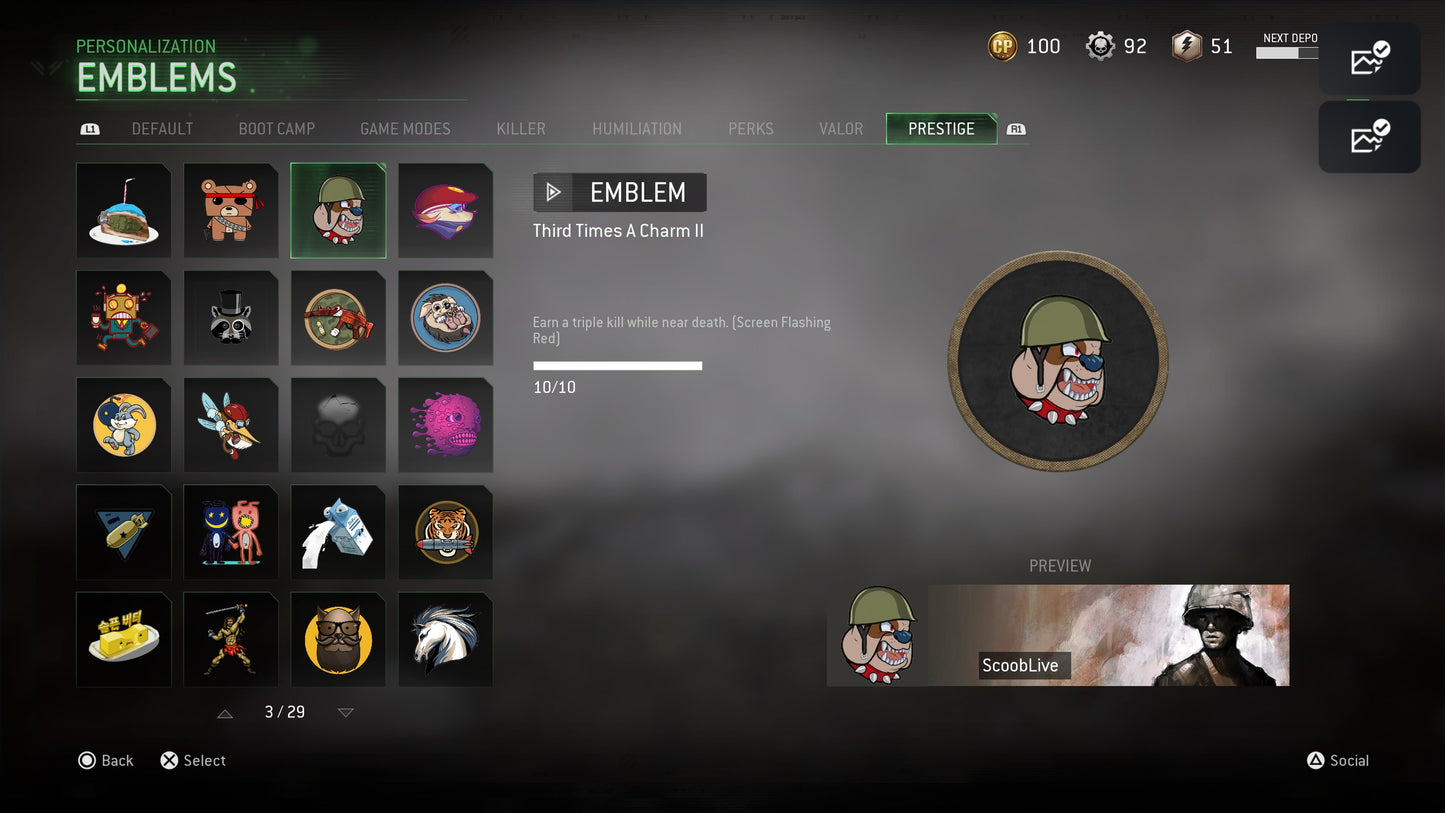The width and height of the screenshot is (1445, 813).
Task: Click the Back button
Action: coord(105,761)
